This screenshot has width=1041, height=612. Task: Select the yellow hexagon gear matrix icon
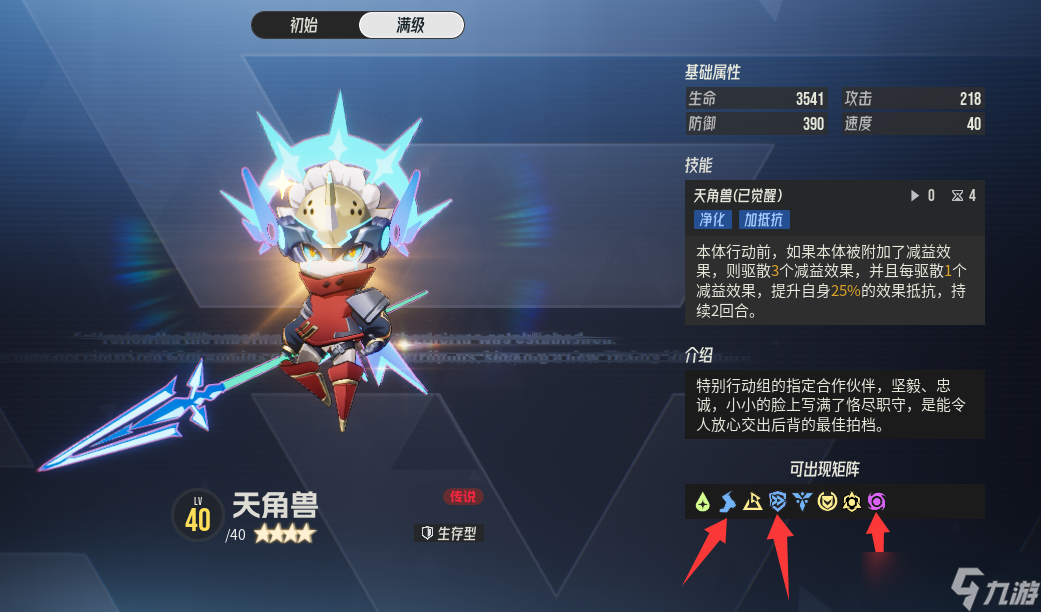coord(852,502)
